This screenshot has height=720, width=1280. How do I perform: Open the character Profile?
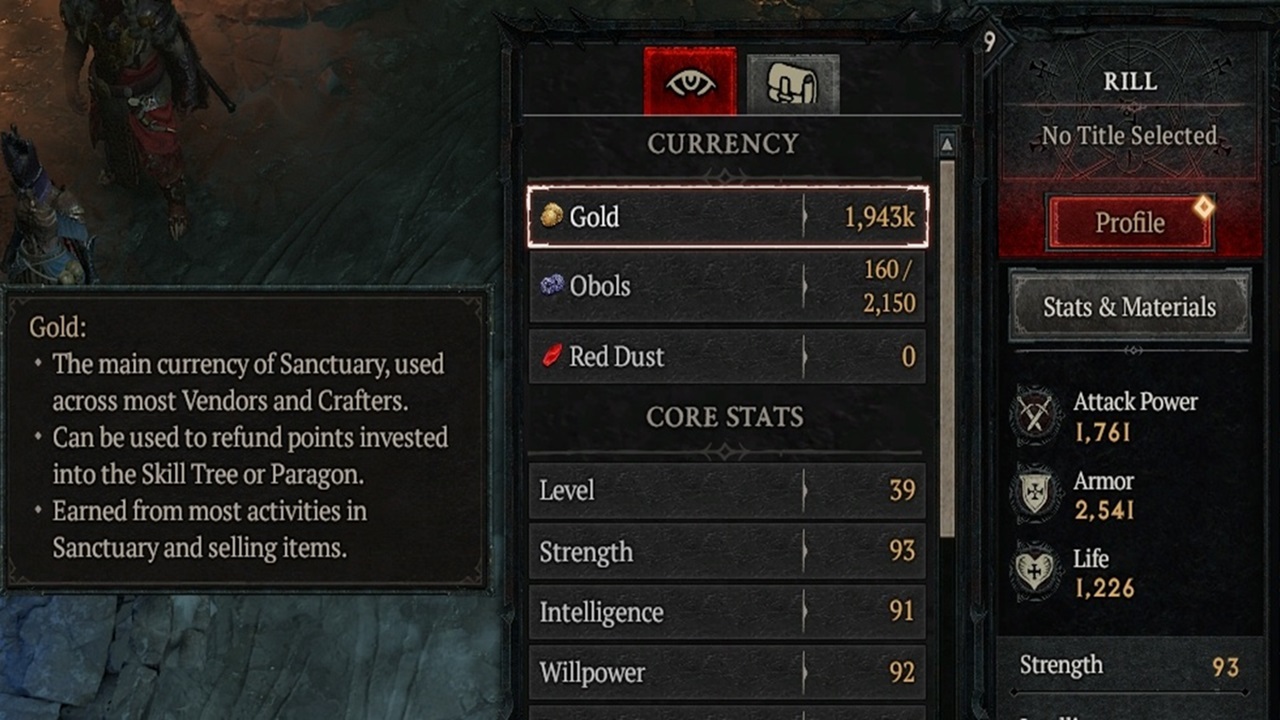point(1130,222)
